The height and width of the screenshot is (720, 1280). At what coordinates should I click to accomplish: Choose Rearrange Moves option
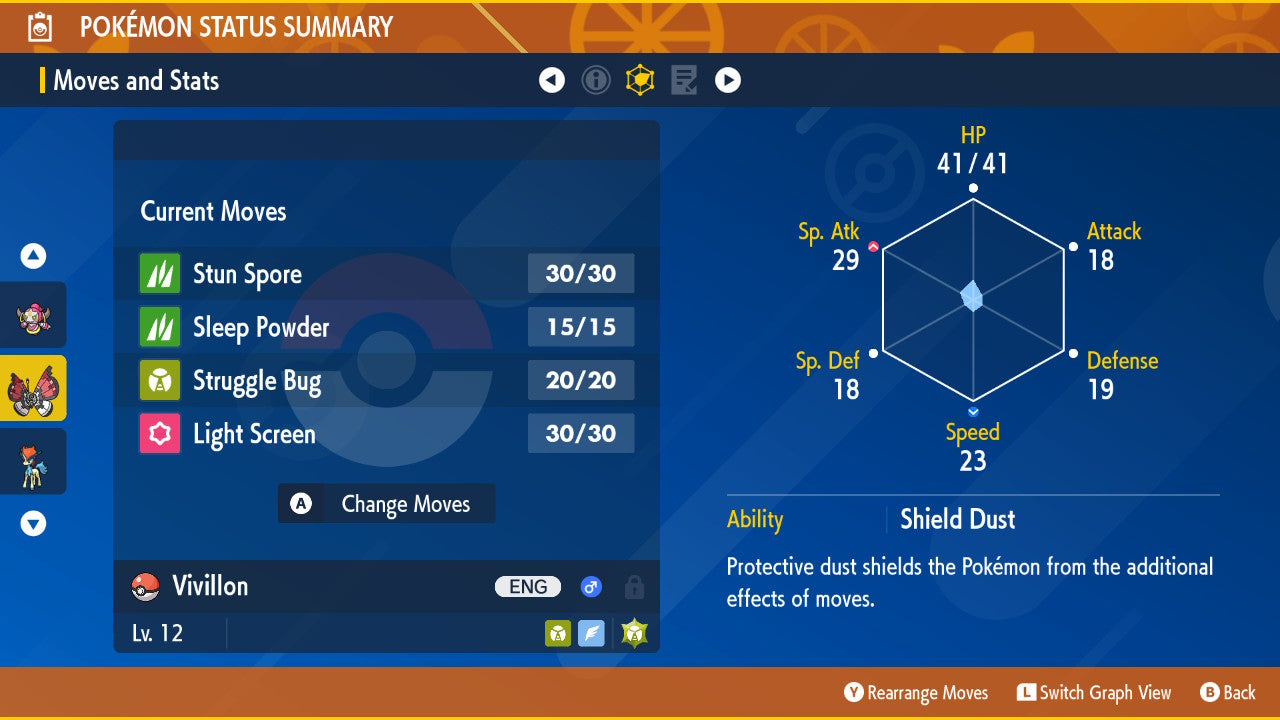916,693
